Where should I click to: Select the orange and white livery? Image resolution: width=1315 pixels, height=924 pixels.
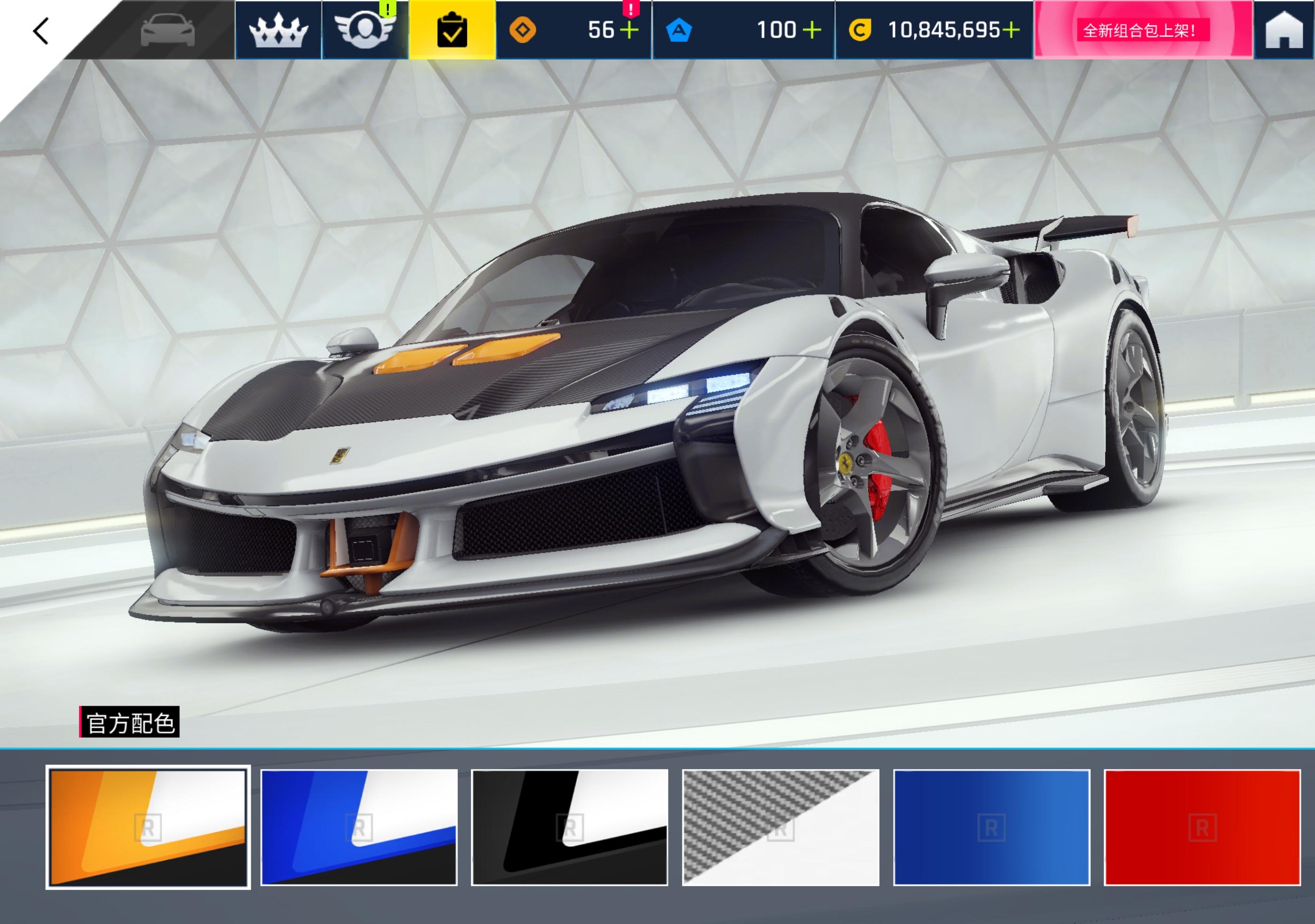pyautogui.click(x=148, y=827)
